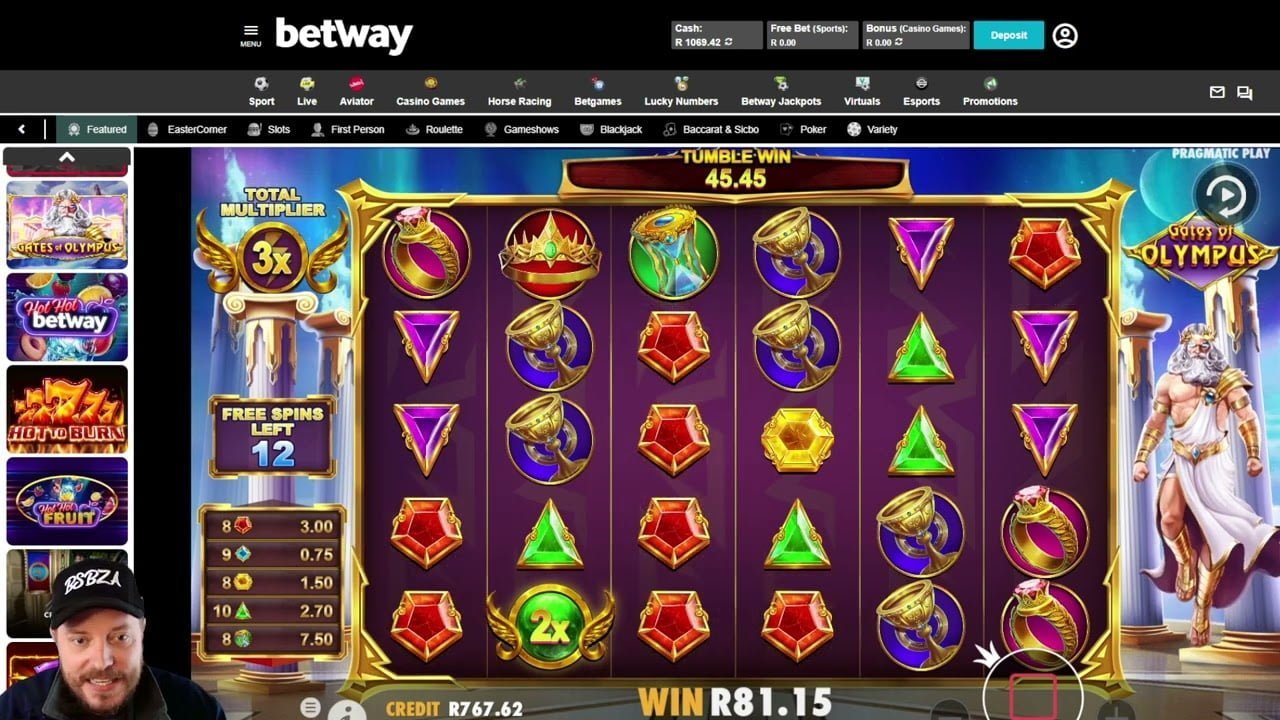Screen dimensions: 1280x720
Task: Expand categories with the left arrow chevron
Action: (x=22, y=129)
